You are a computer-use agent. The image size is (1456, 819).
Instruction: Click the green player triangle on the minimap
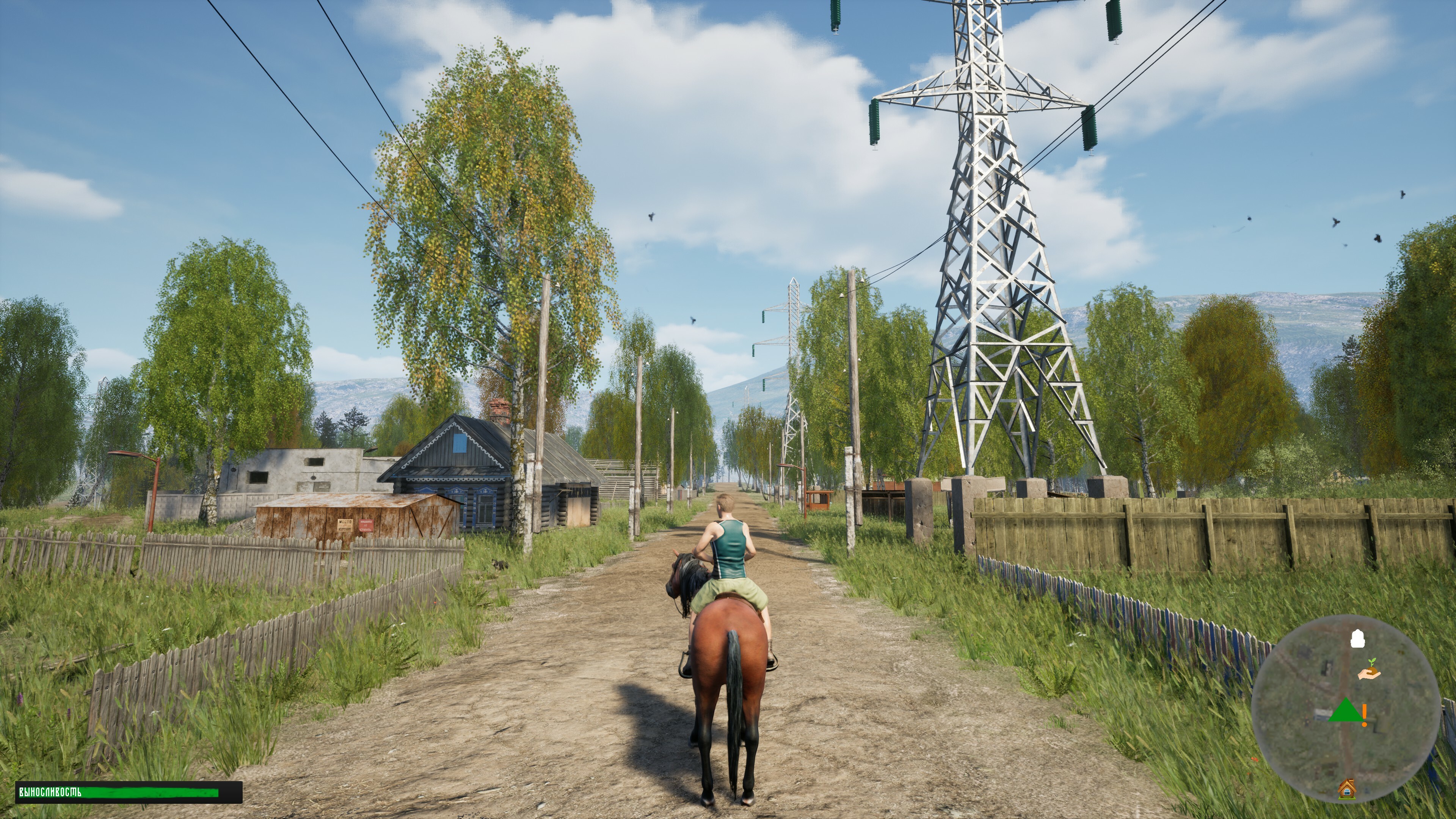click(1345, 711)
